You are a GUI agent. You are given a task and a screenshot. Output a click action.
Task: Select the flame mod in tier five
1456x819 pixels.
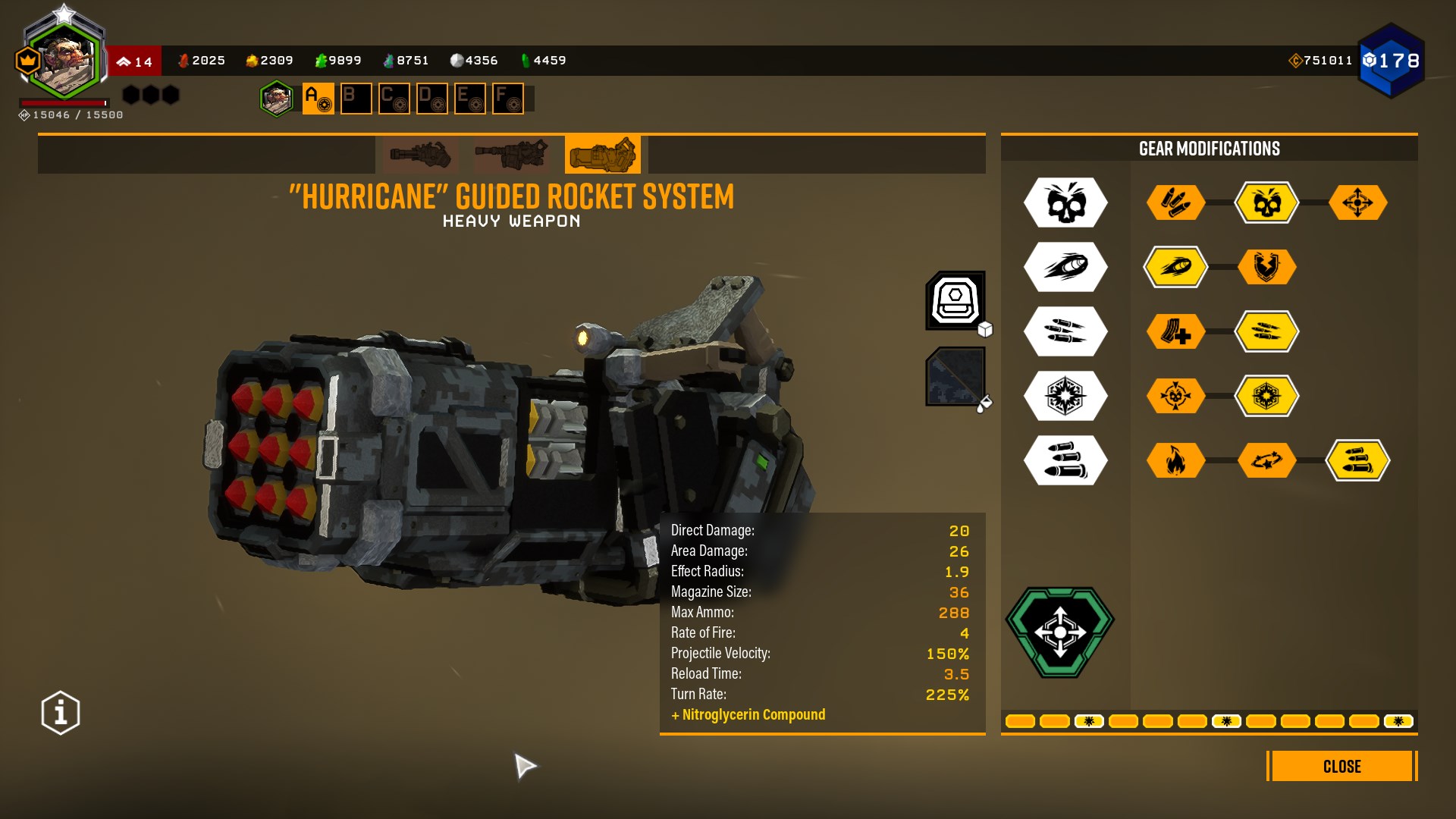pyautogui.click(x=1175, y=460)
